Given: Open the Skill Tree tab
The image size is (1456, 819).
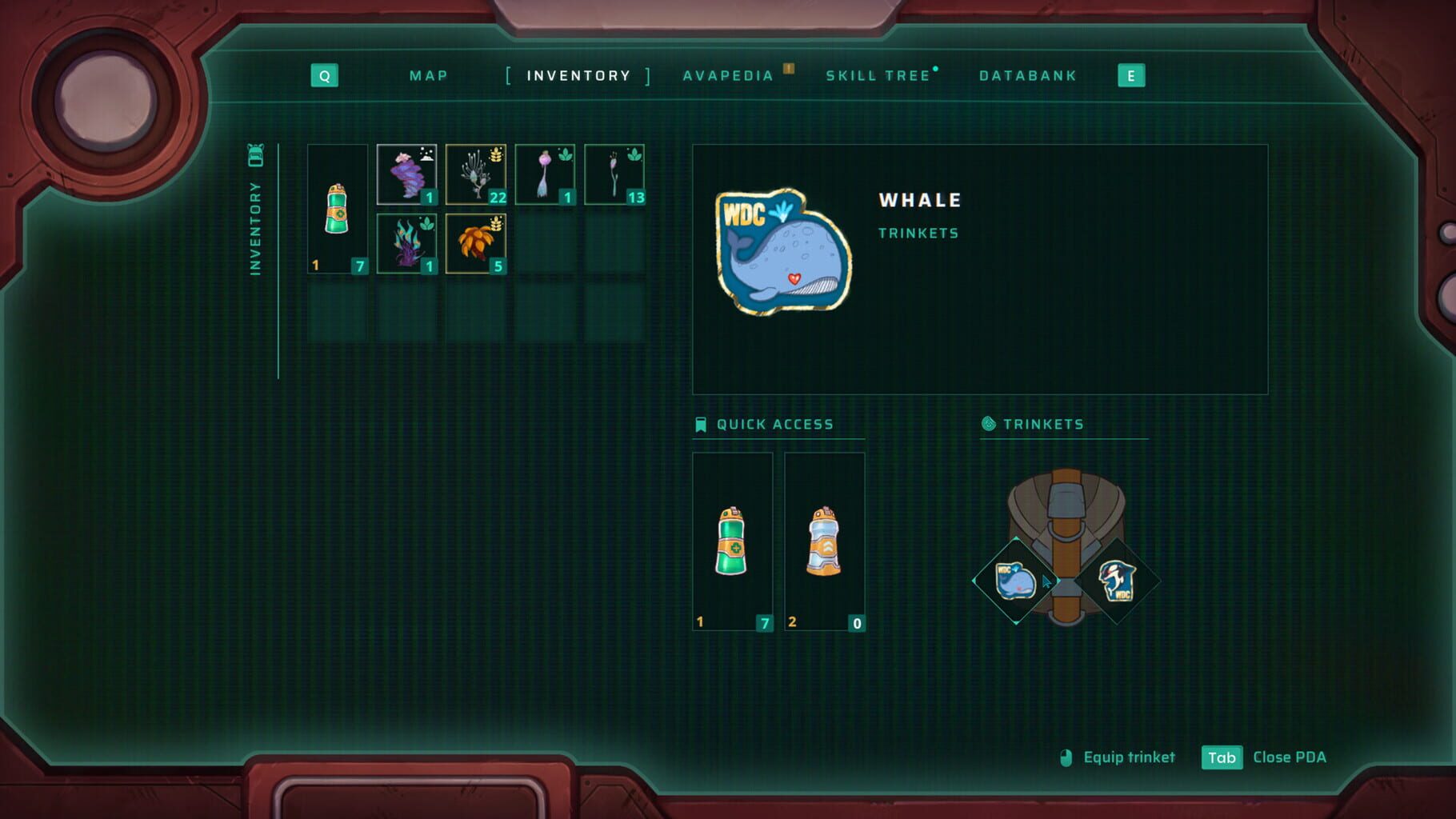Looking at the screenshot, I should pyautogui.click(x=878, y=75).
